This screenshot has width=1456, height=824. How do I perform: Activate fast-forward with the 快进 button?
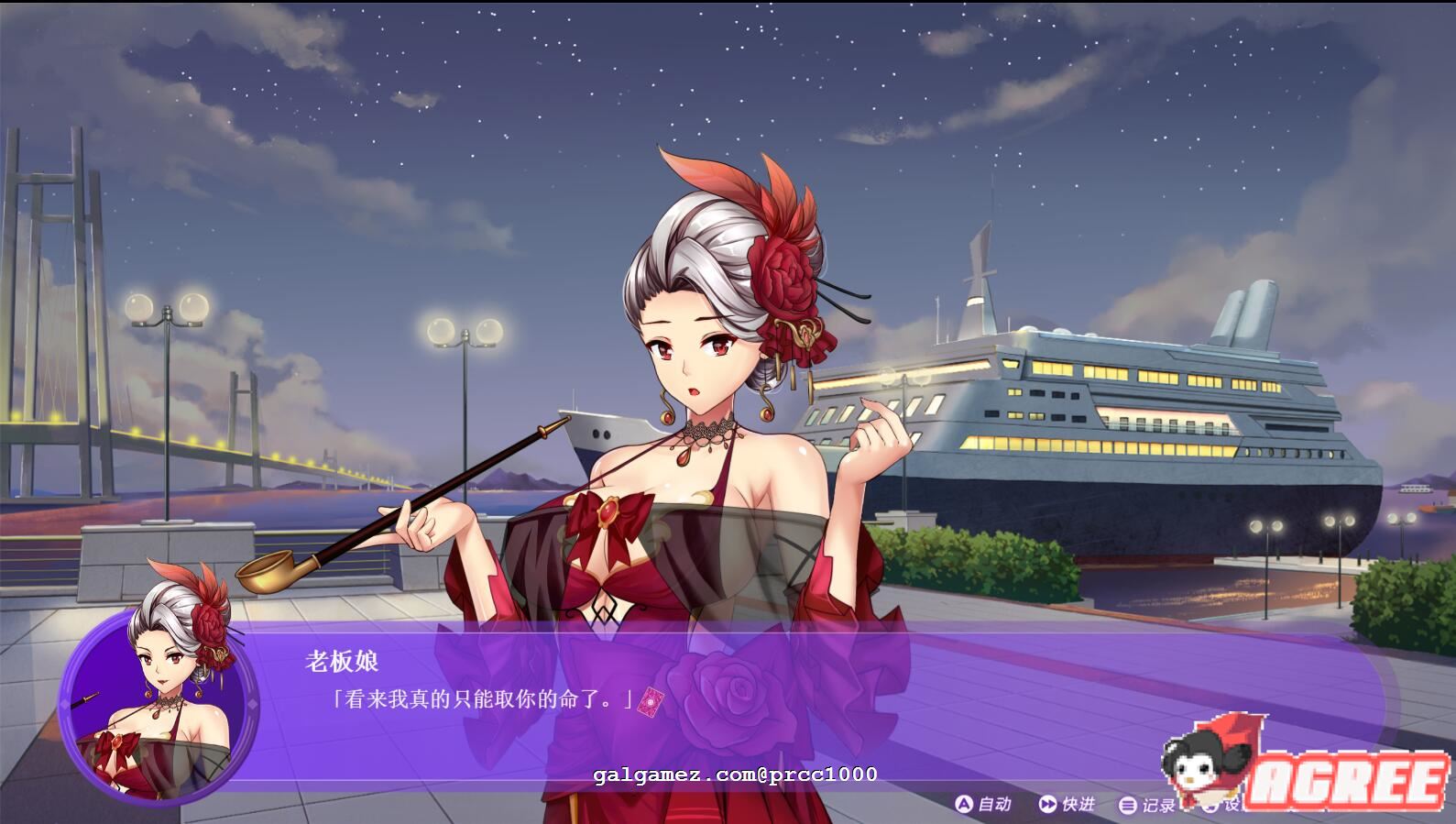pyautogui.click(x=1067, y=804)
